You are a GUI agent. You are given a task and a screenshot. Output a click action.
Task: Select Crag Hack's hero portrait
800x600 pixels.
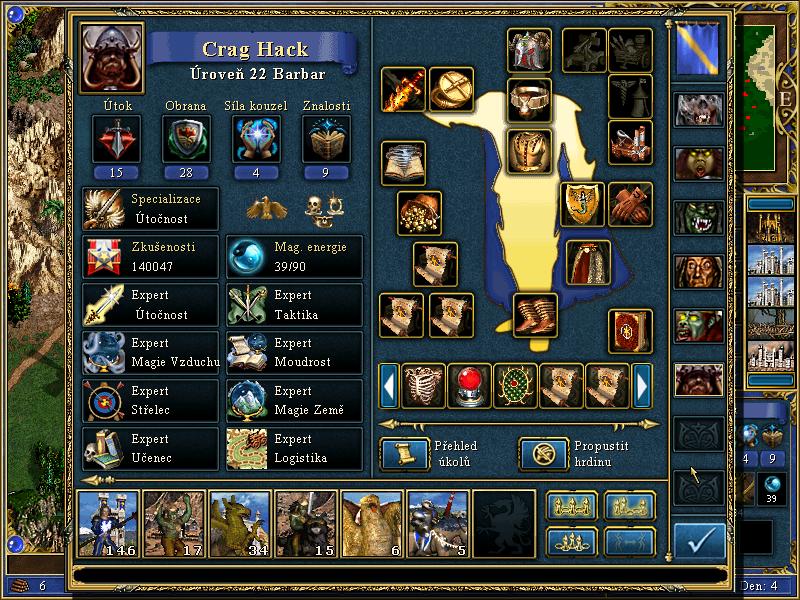pos(111,57)
